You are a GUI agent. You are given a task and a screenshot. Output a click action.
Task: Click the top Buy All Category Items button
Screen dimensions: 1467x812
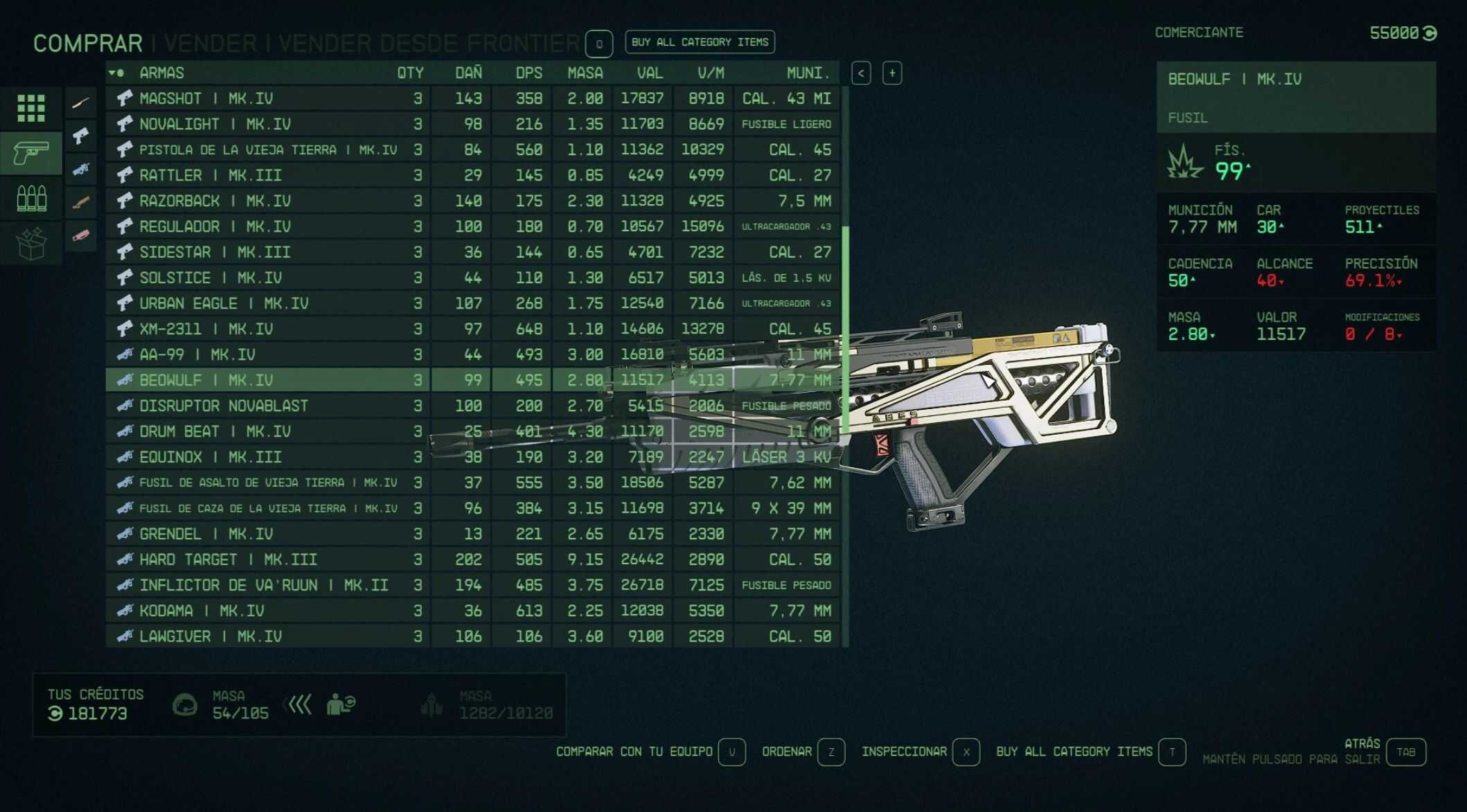click(x=700, y=42)
